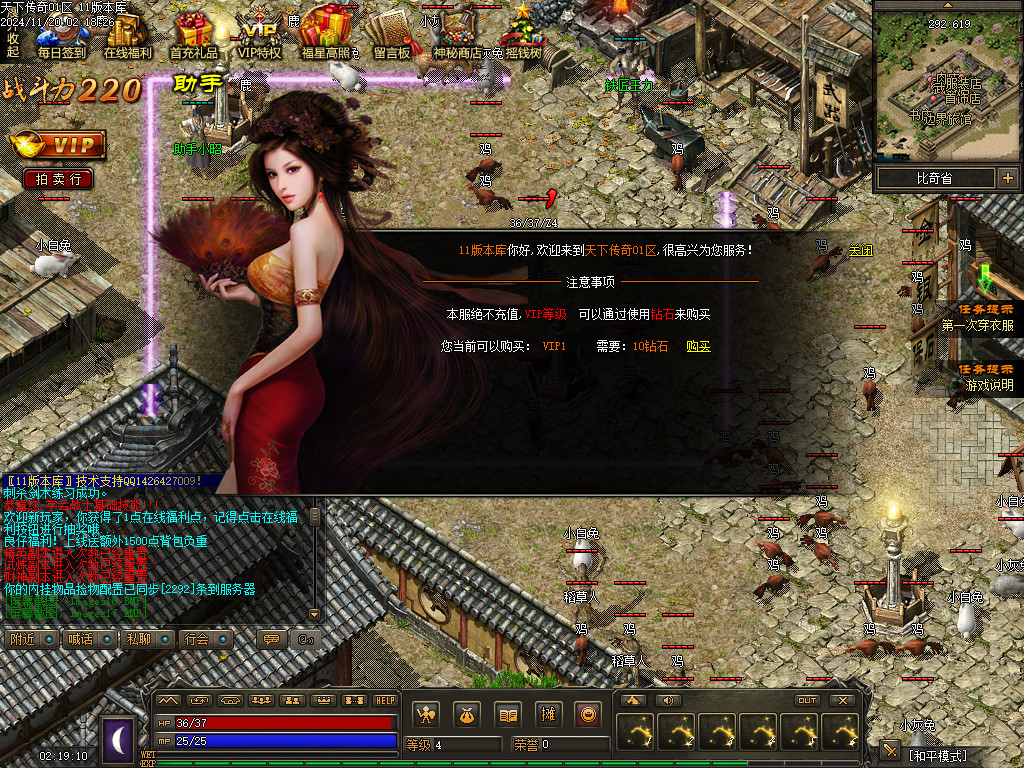Click the gold ingot VIP button
The image size is (1024, 768).
coord(57,145)
